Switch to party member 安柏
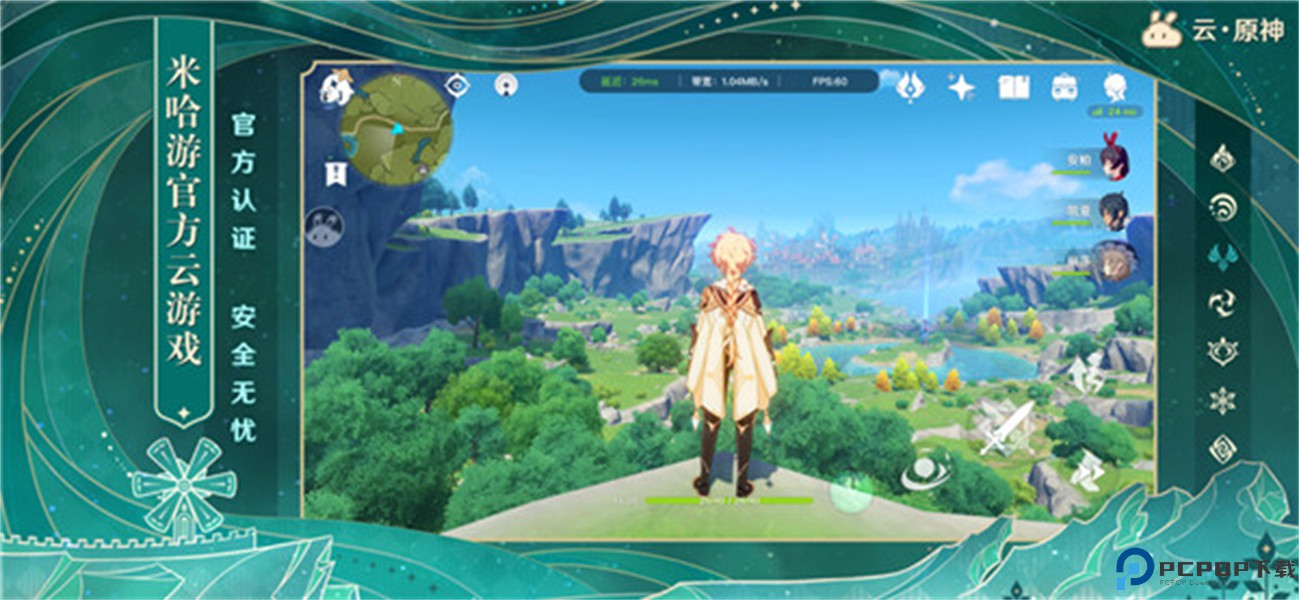Screen dimensions: 1299x600 1112,160
